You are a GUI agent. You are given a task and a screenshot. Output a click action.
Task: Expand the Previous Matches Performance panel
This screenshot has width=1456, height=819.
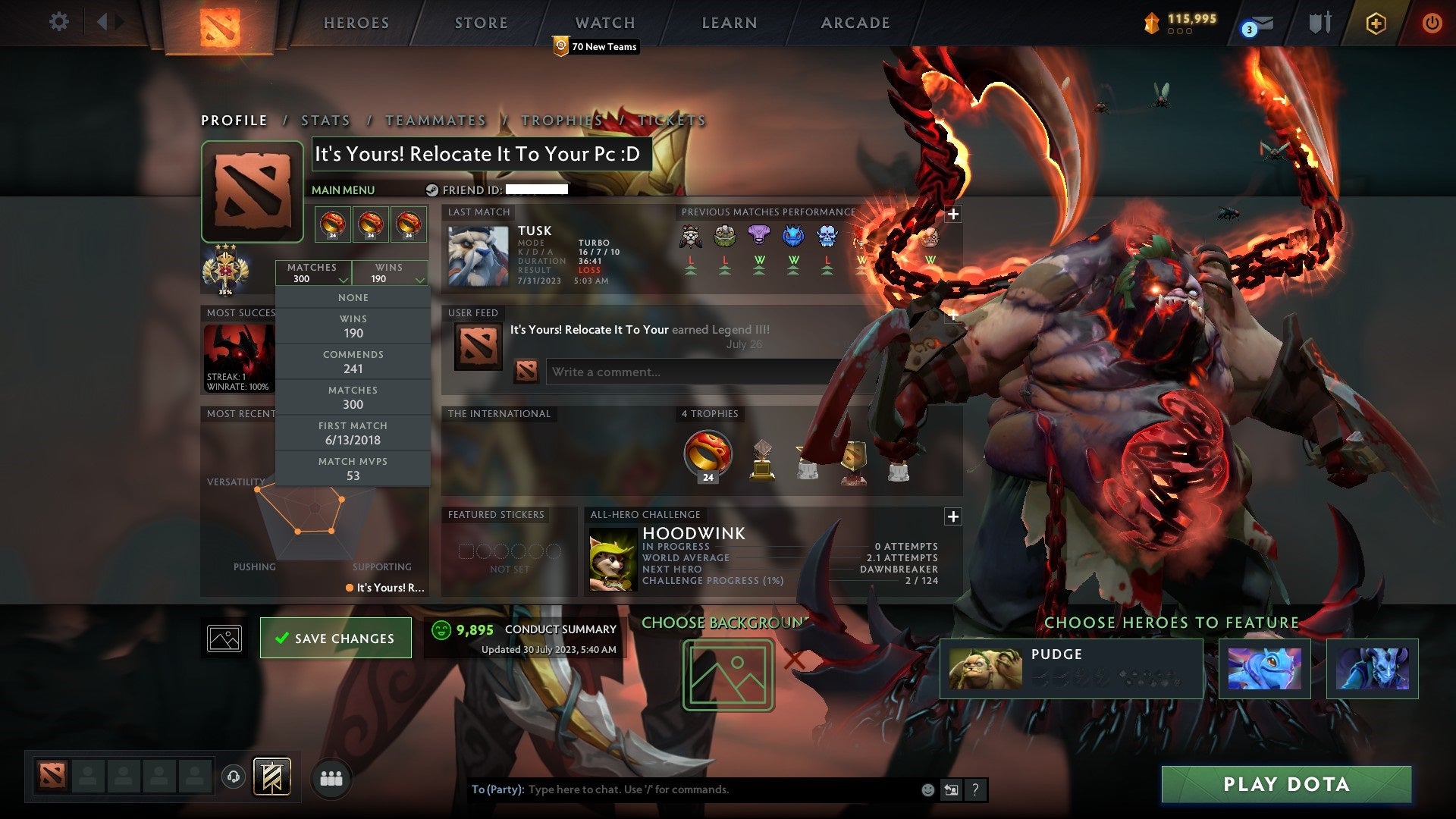tap(952, 215)
